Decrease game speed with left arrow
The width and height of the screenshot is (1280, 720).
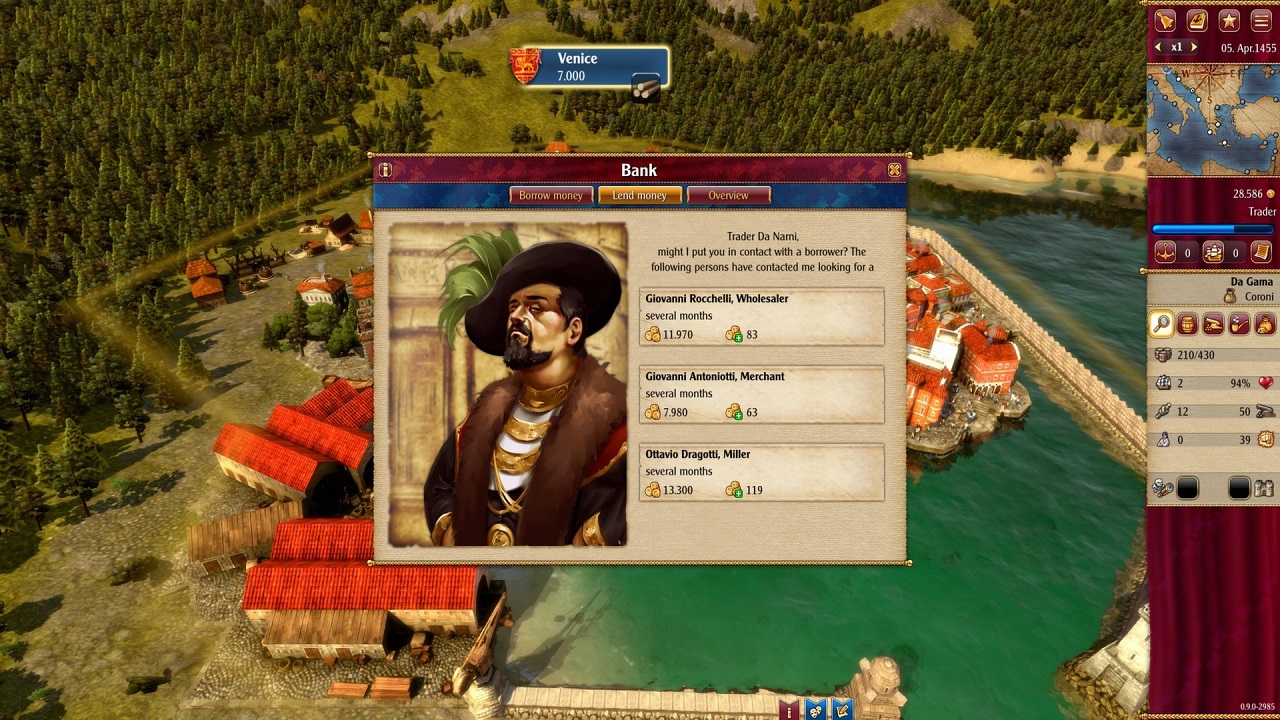[x=1159, y=47]
